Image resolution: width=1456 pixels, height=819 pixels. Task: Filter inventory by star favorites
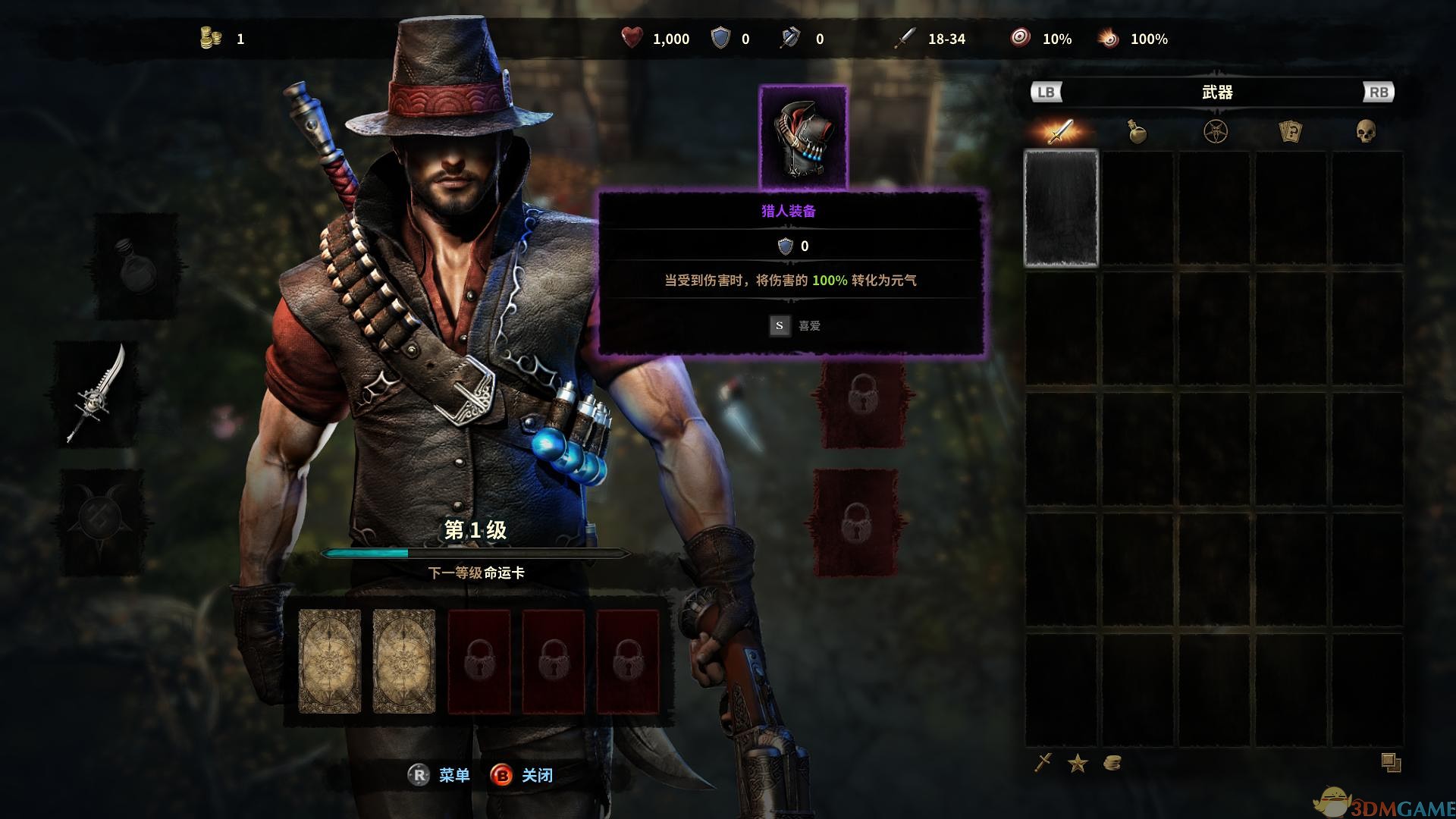coord(1078,763)
